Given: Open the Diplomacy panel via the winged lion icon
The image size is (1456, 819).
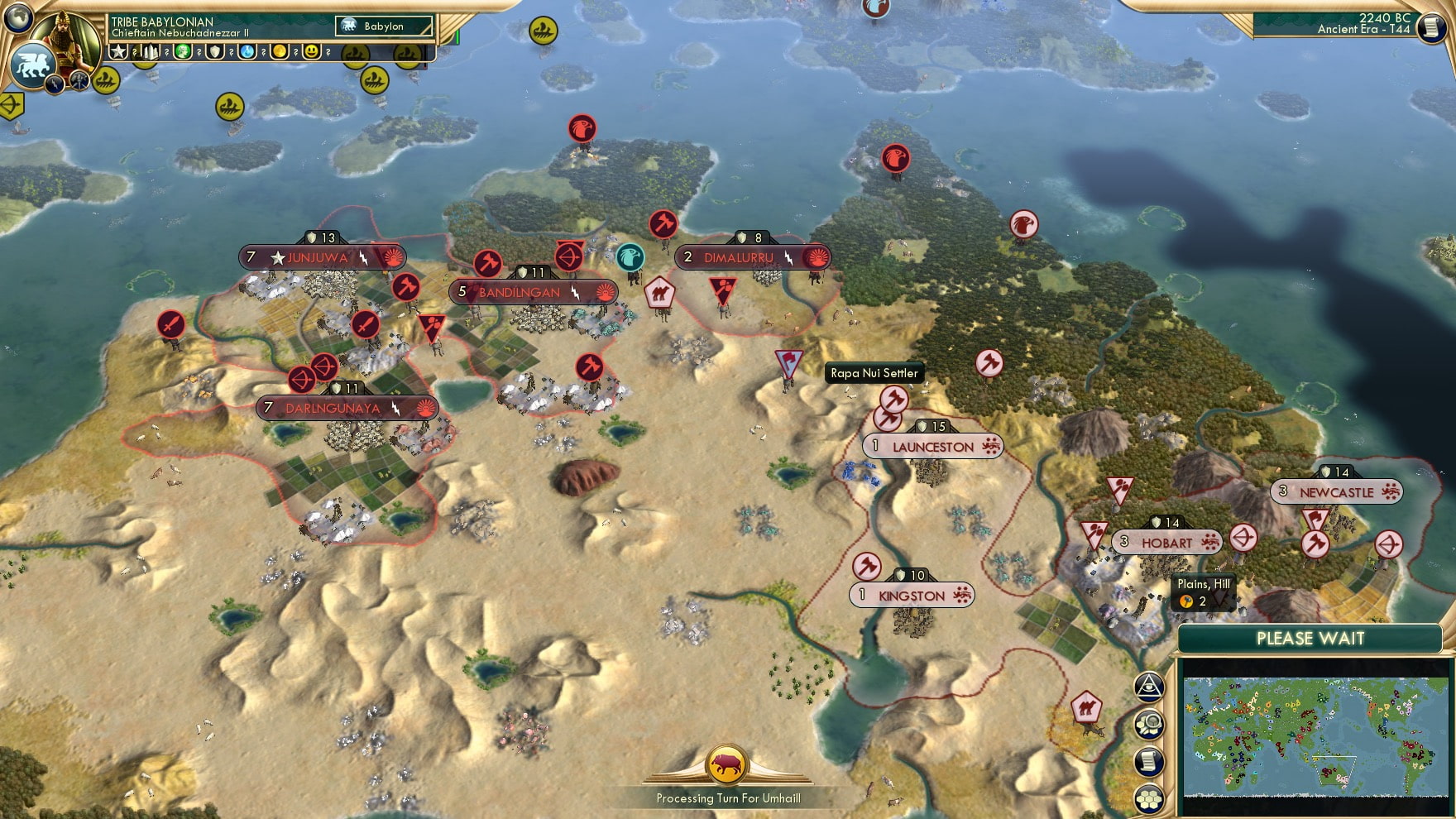Looking at the screenshot, I should pos(31,65).
